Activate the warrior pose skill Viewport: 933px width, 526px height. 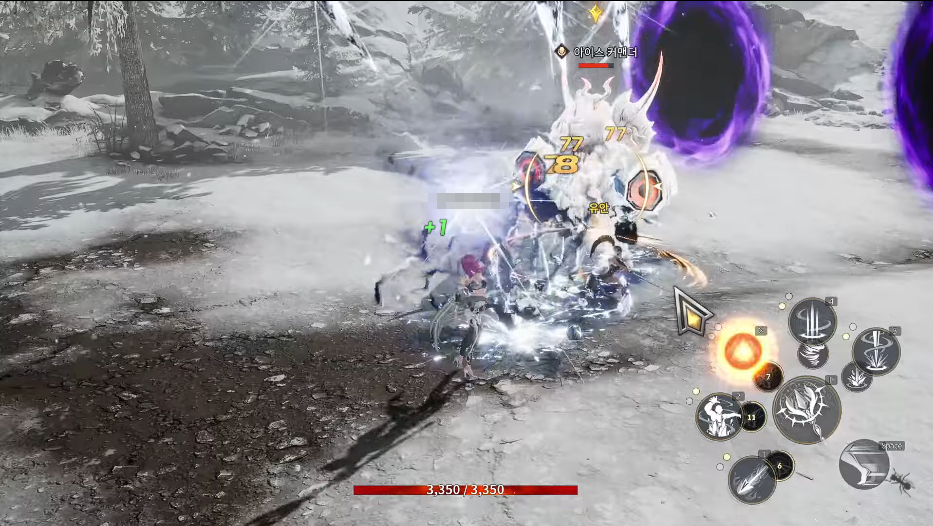(x=720, y=416)
